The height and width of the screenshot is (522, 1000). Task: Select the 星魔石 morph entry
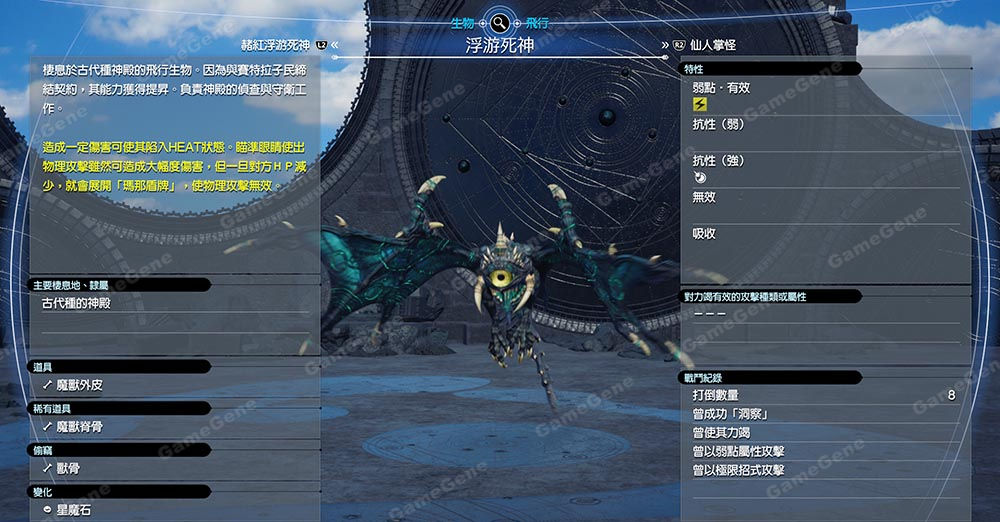(x=74, y=510)
